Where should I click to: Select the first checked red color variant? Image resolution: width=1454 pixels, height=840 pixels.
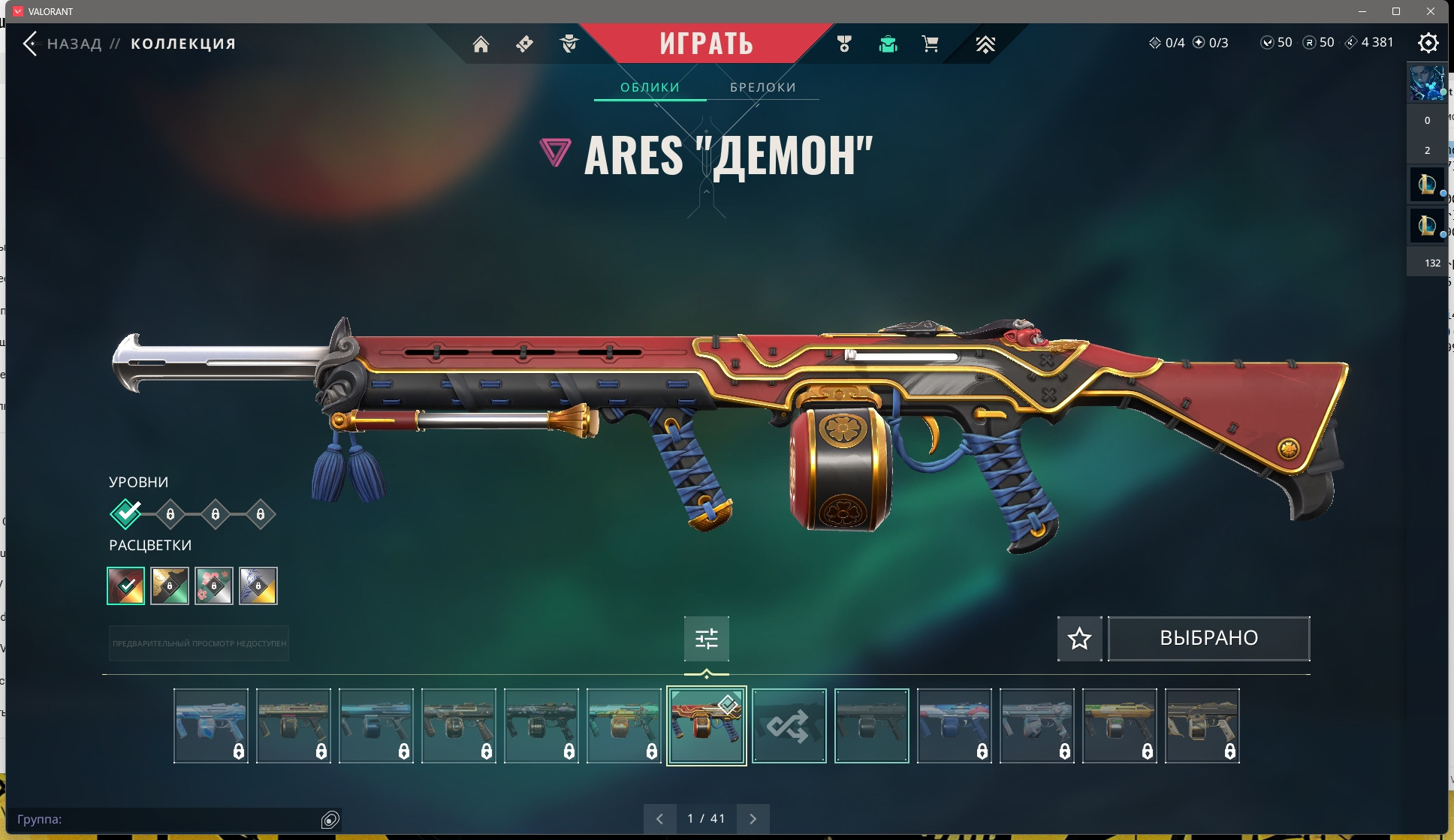point(126,586)
